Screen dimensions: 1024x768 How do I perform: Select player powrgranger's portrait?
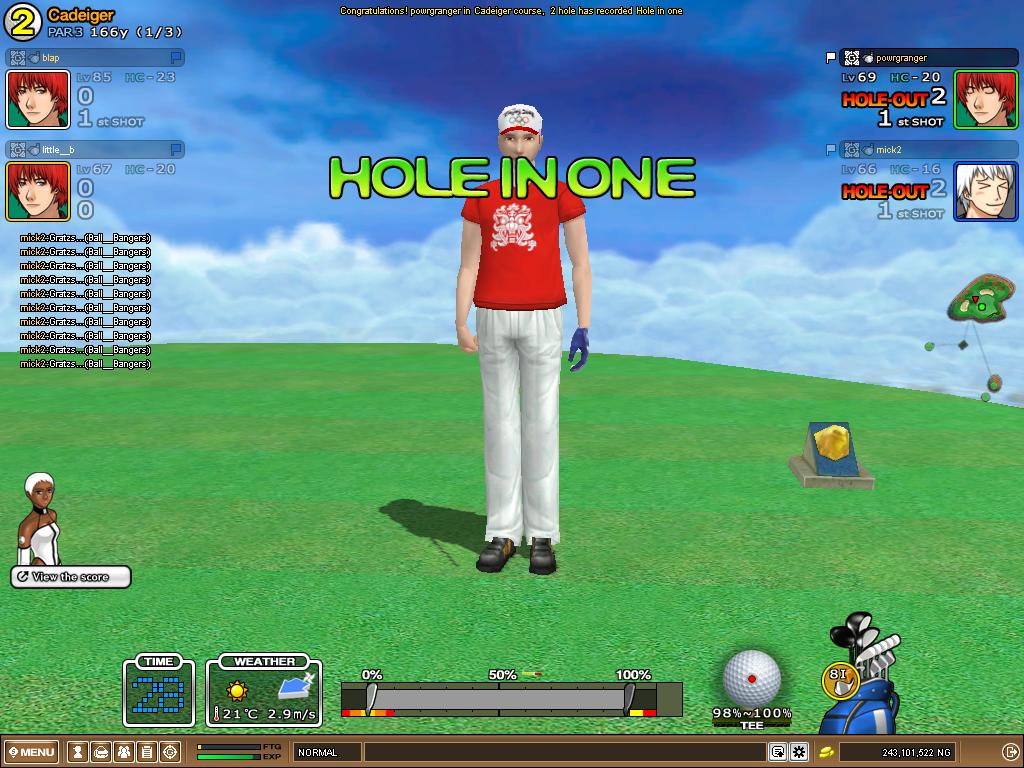coord(985,99)
